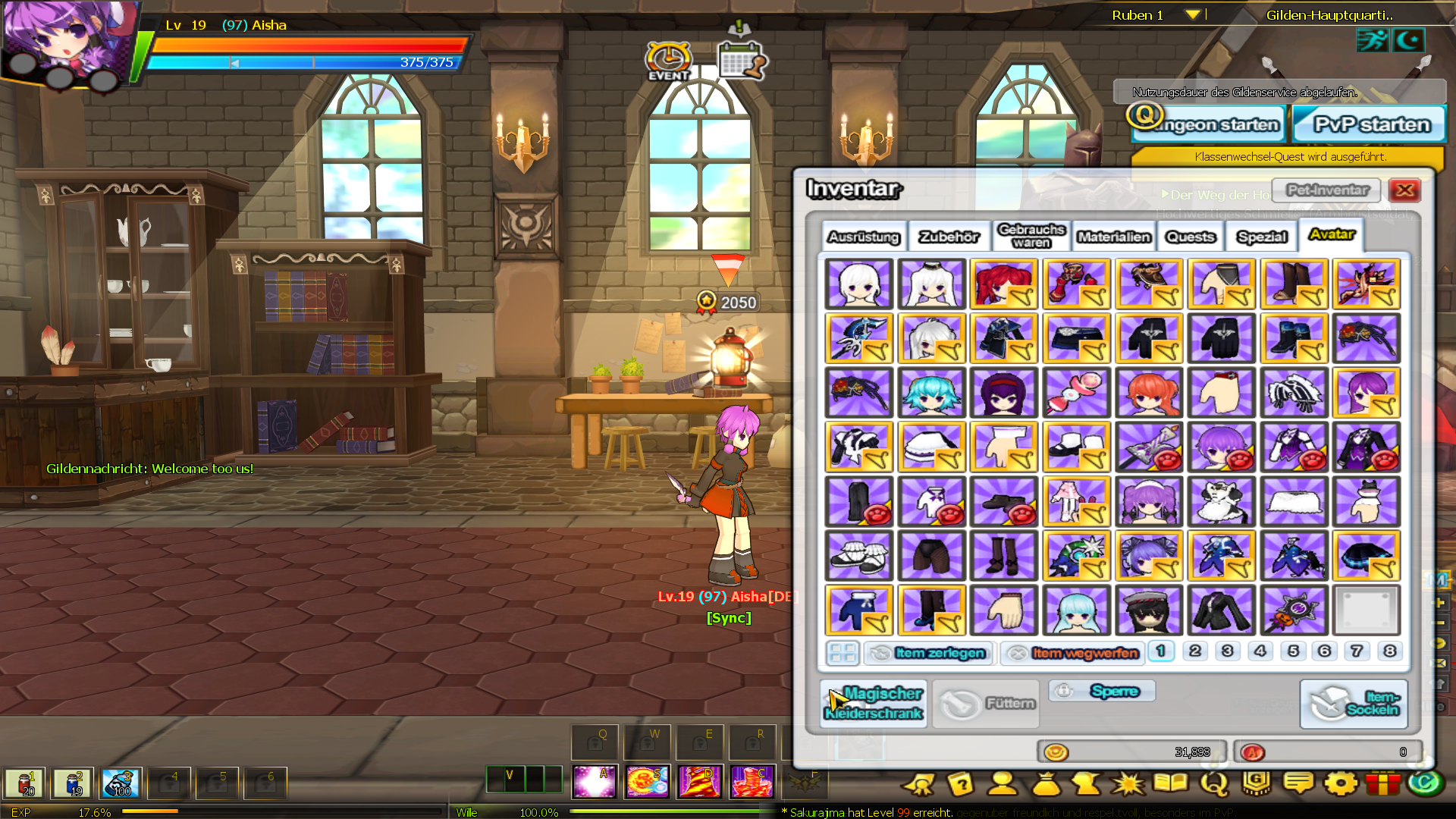Screen dimensions: 1456x819
Task: Select the Quests inventory tab
Action: [1190, 237]
